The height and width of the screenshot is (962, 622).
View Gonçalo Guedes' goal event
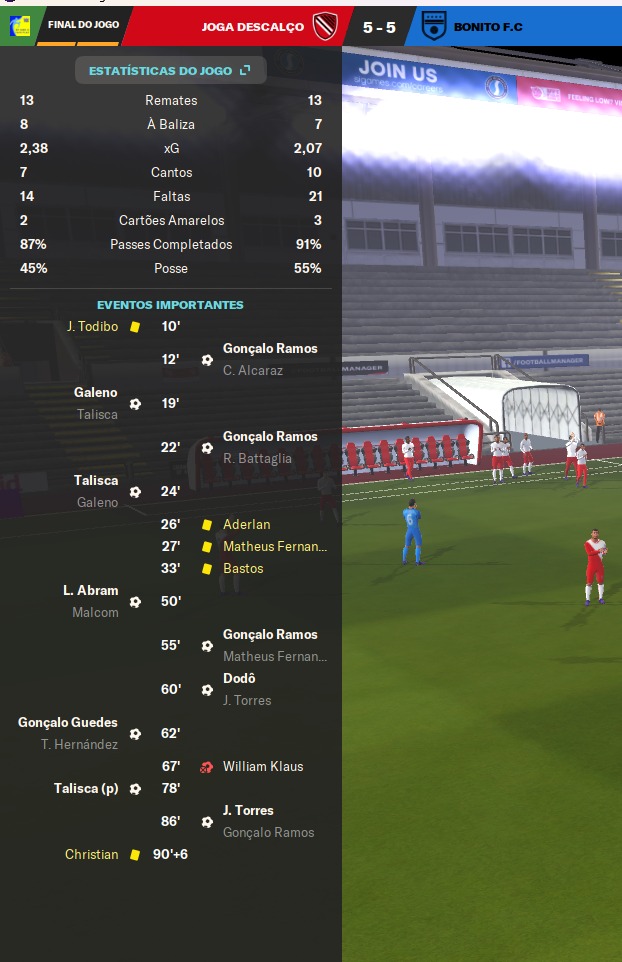tap(68, 722)
